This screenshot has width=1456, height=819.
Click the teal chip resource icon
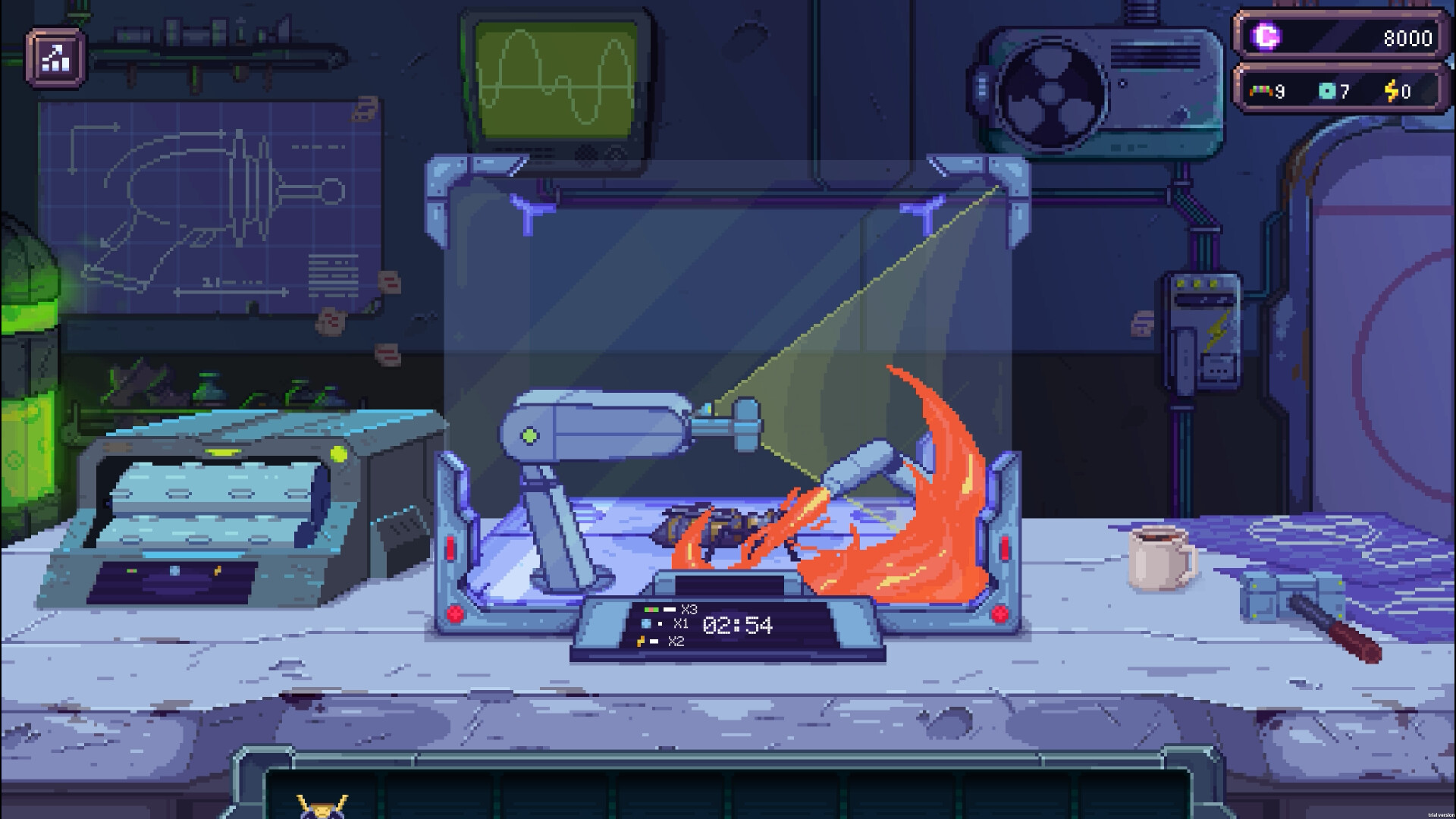coord(1326,91)
